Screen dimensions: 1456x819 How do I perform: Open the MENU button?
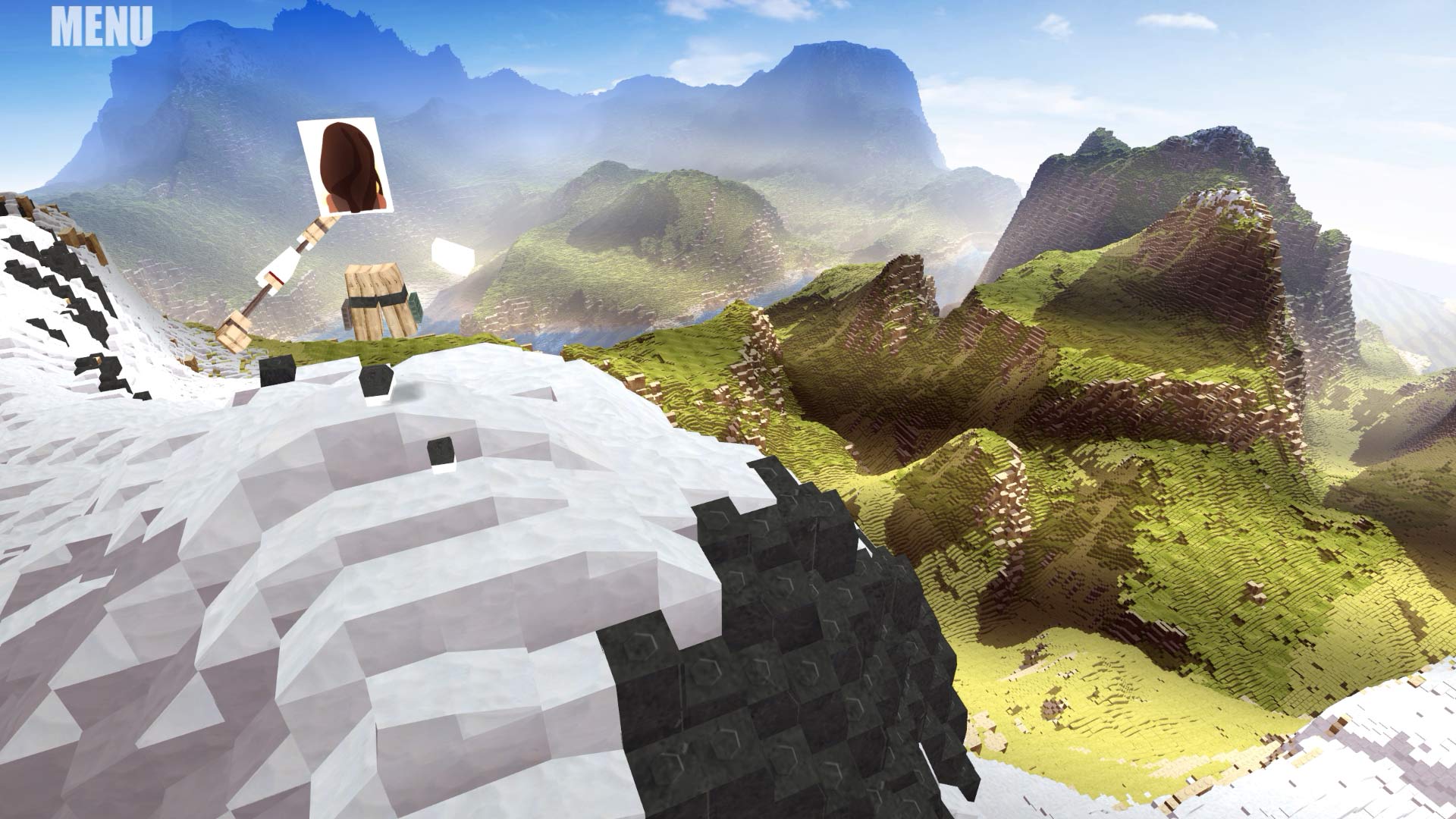coord(102,27)
